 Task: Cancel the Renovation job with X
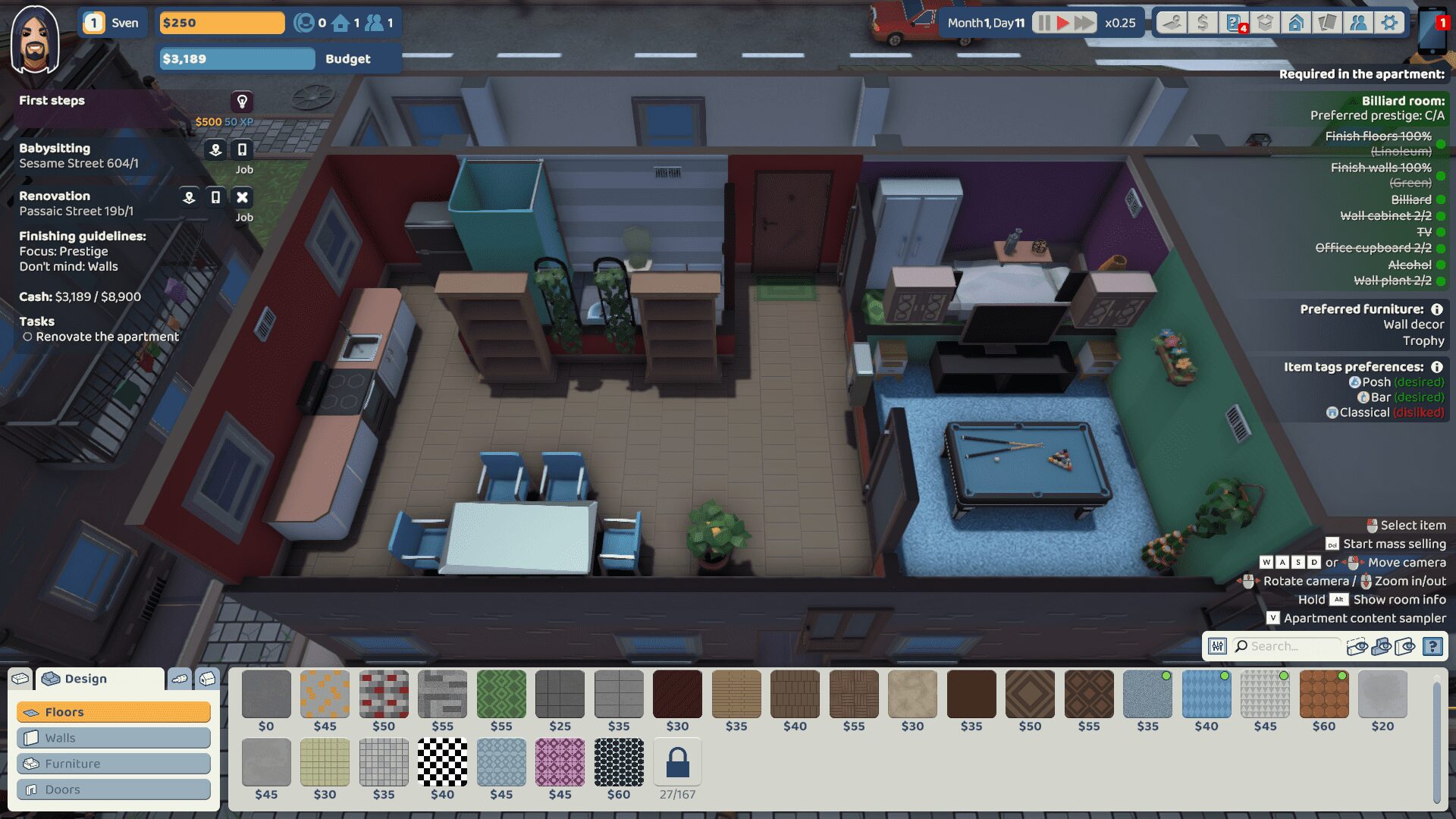(242, 197)
